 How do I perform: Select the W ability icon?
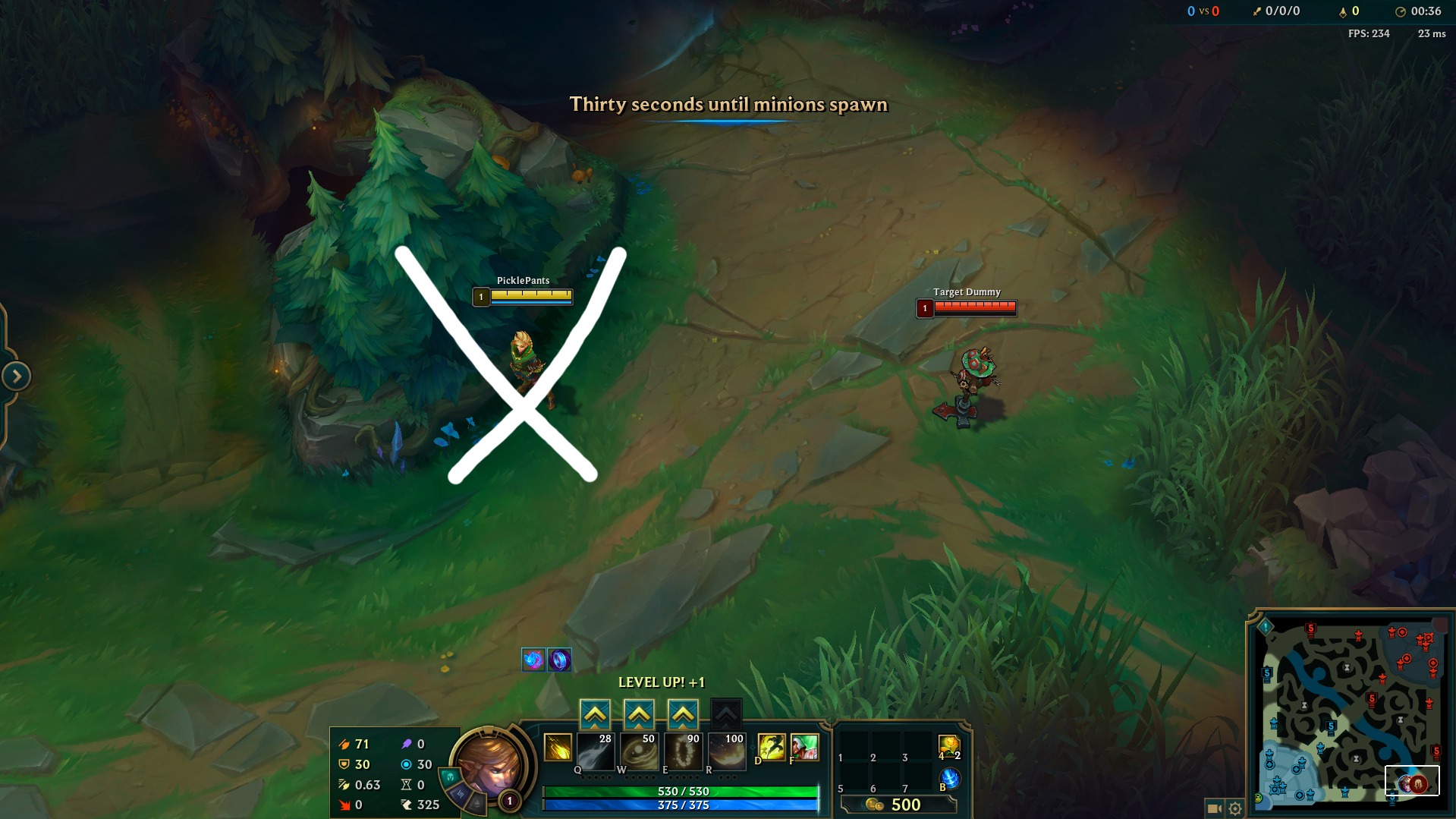tap(640, 751)
